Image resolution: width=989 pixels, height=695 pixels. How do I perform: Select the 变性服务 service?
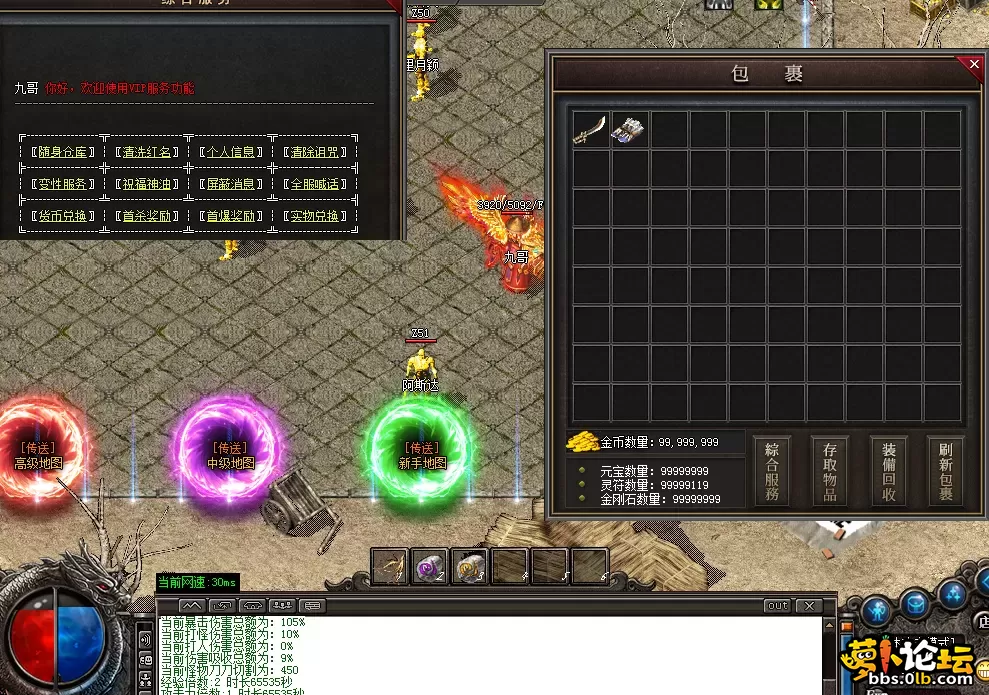(x=63, y=184)
